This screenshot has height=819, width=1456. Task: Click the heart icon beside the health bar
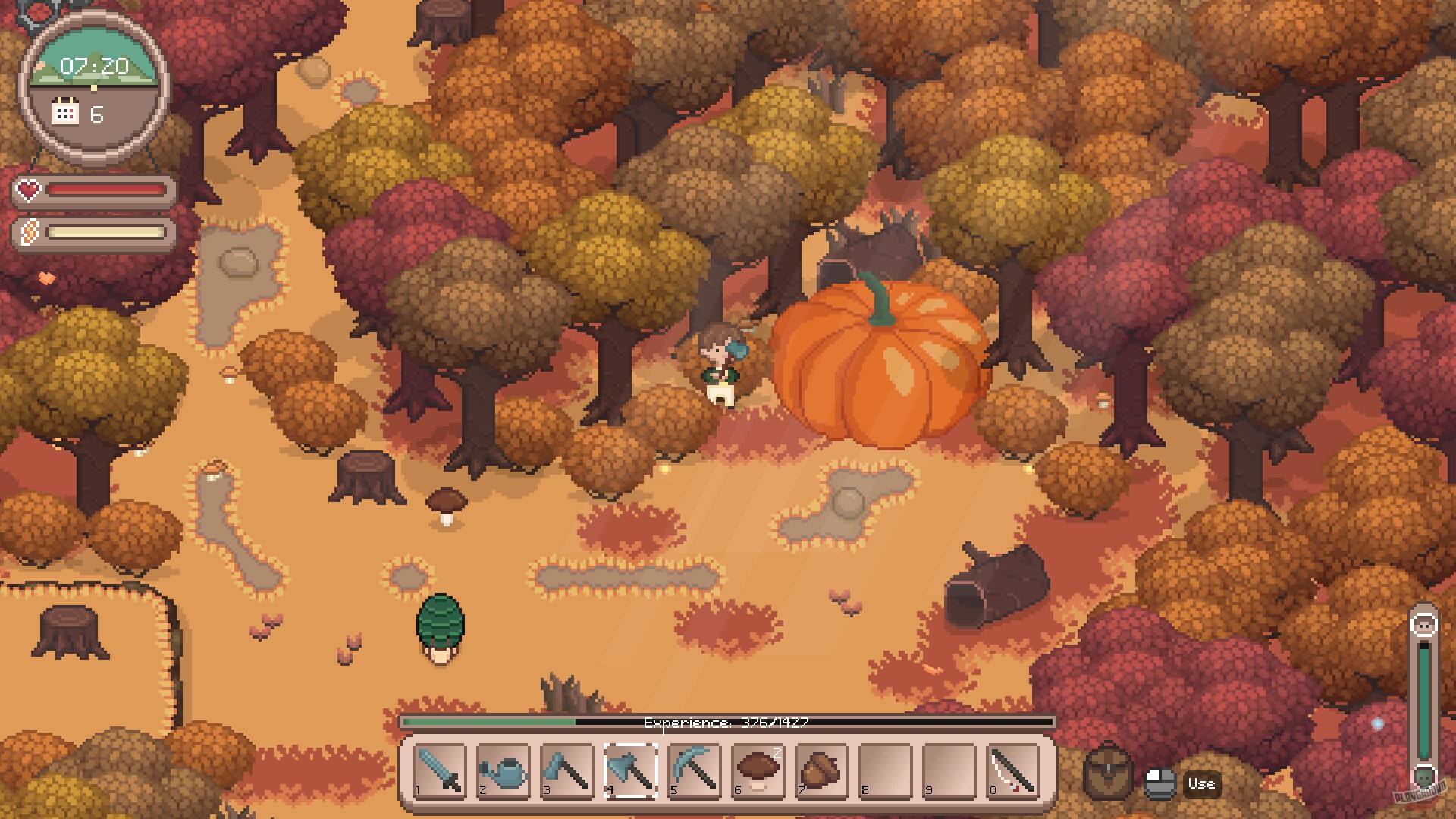pos(28,191)
